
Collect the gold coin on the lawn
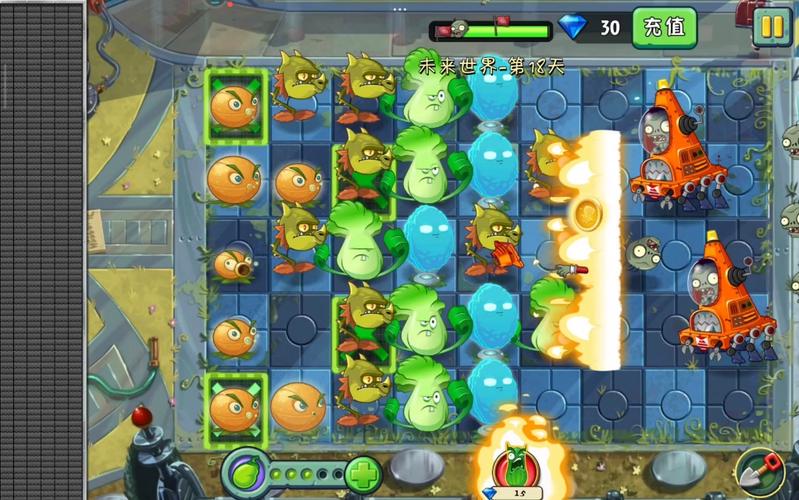(585, 212)
